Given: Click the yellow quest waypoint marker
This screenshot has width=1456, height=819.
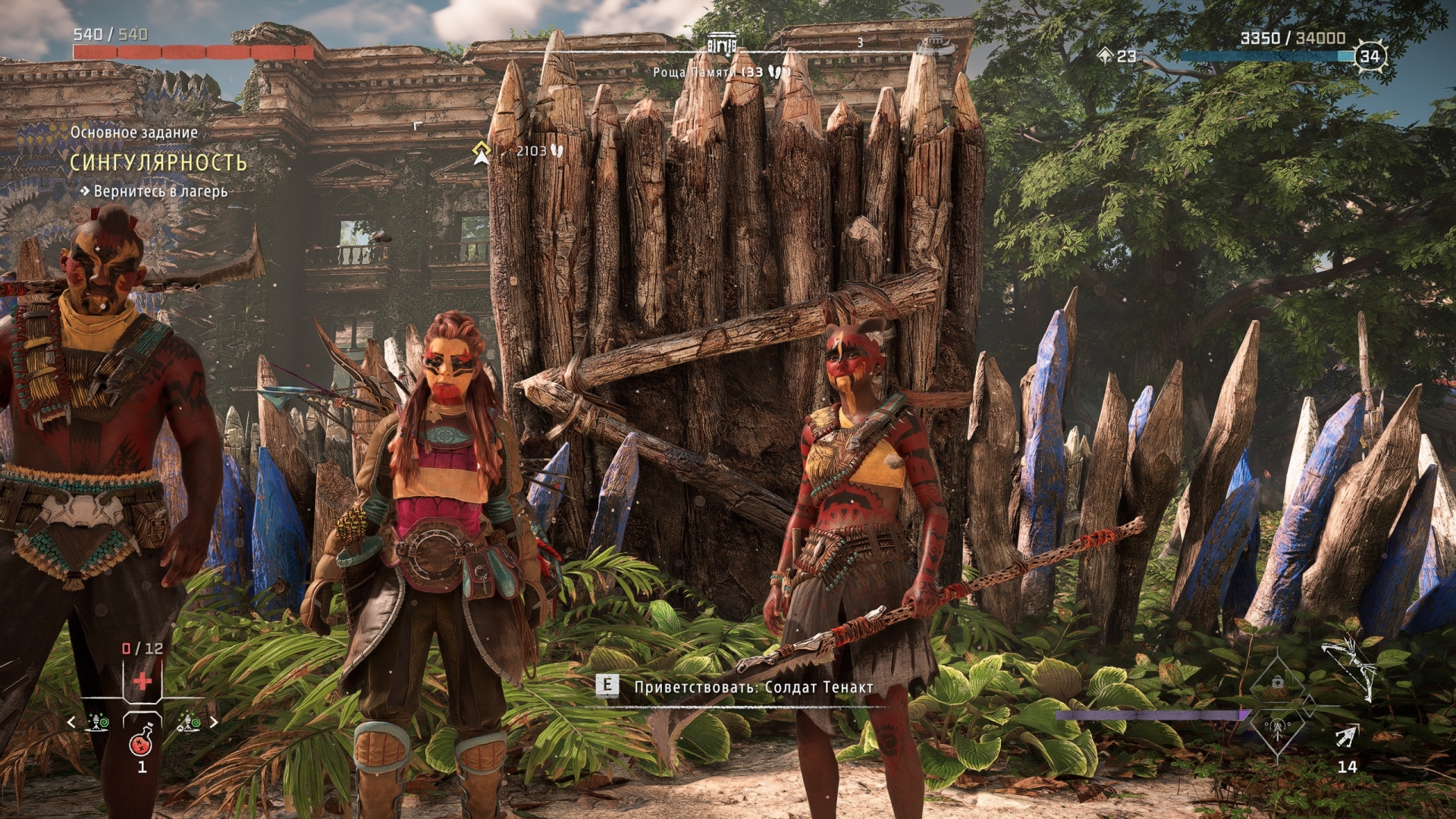Looking at the screenshot, I should [x=481, y=152].
